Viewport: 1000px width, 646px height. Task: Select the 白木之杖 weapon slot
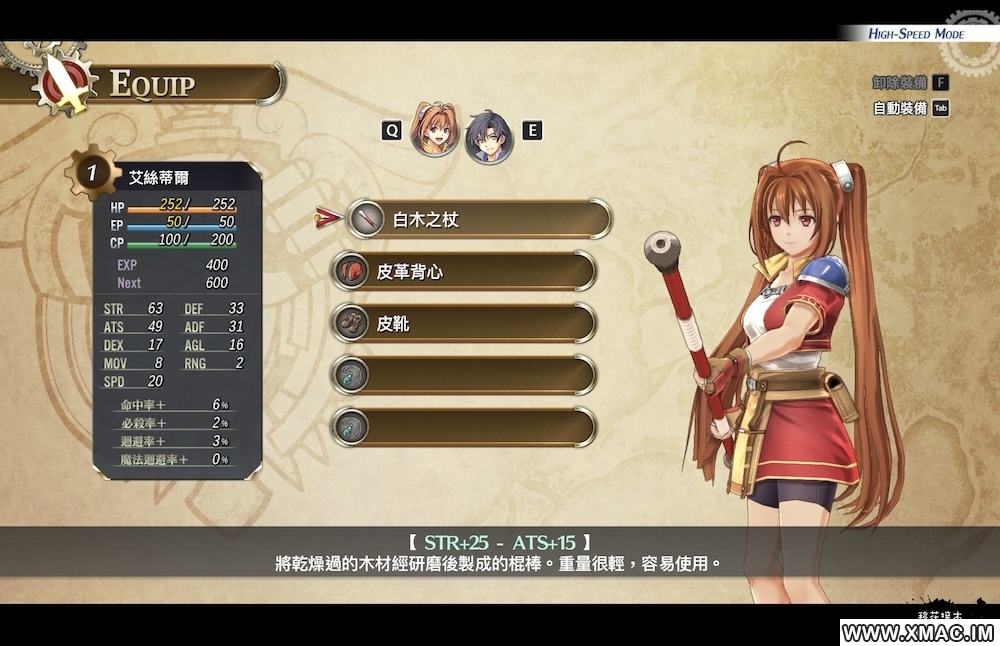pyautogui.click(x=478, y=219)
